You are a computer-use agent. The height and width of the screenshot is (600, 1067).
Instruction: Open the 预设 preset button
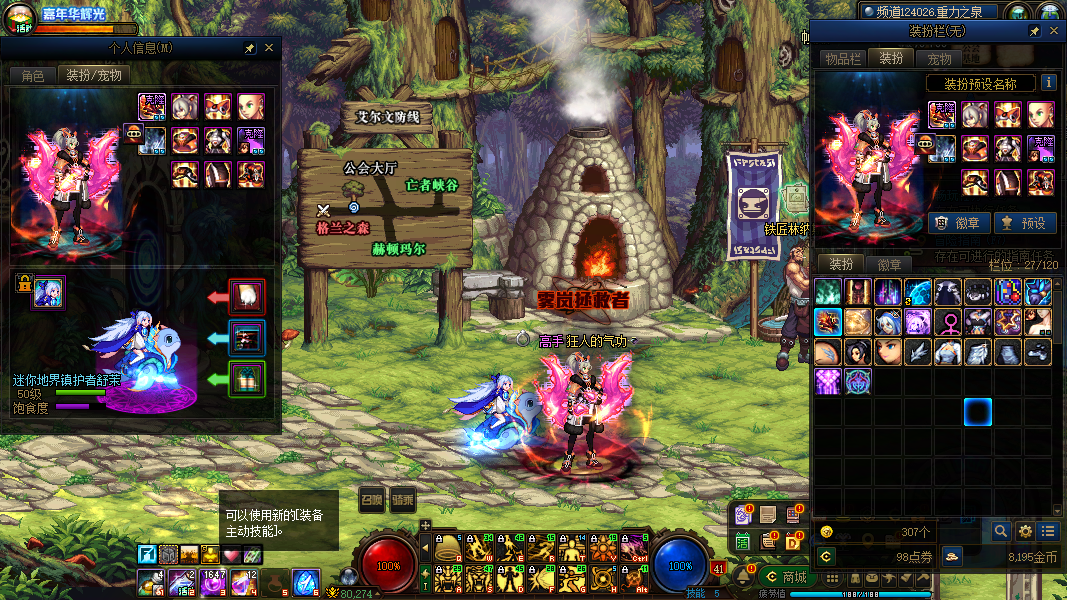[x=1022, y=223]
